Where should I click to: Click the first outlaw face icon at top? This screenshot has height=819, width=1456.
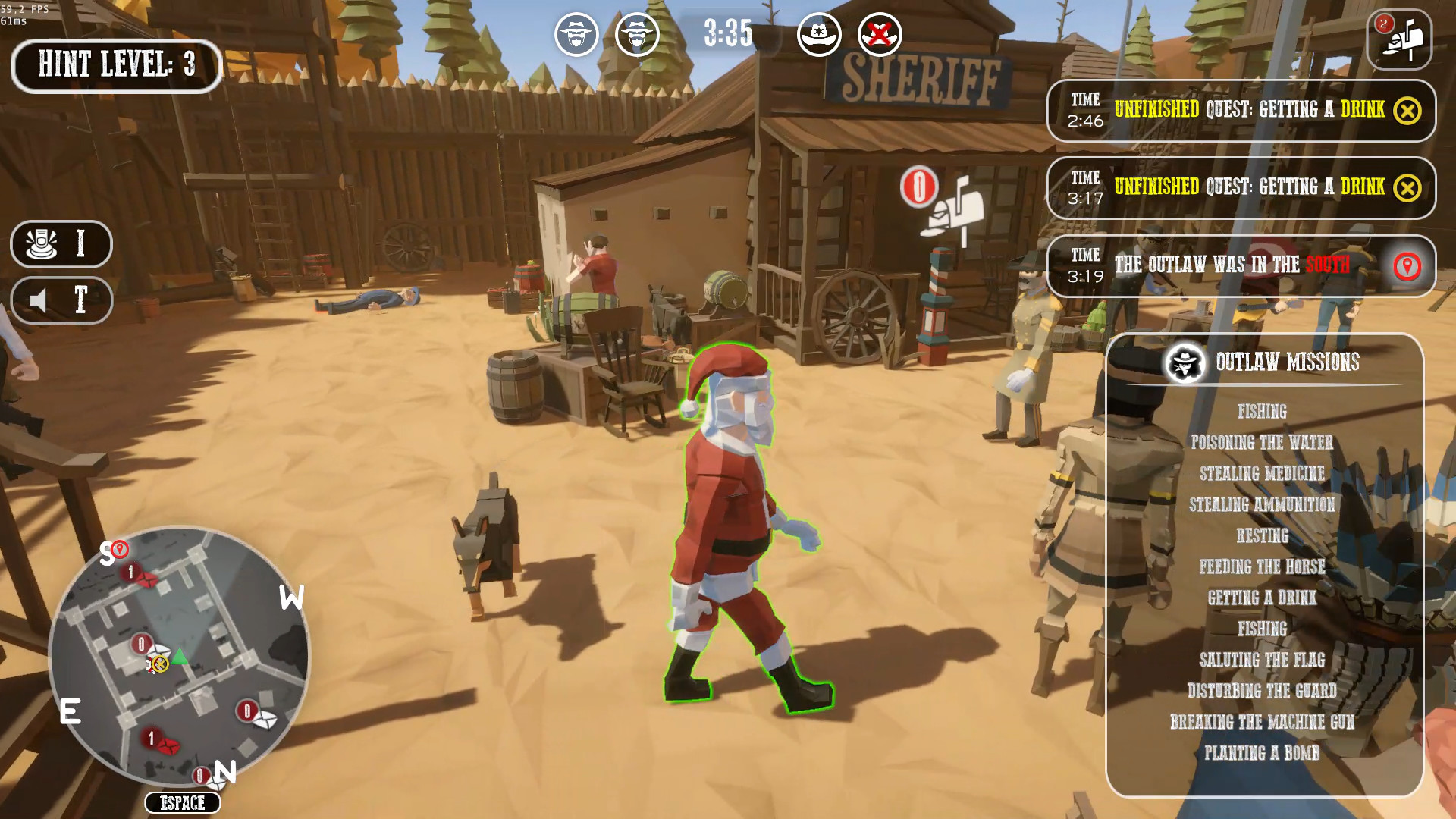pyautogui.click(x=577, y=34)
